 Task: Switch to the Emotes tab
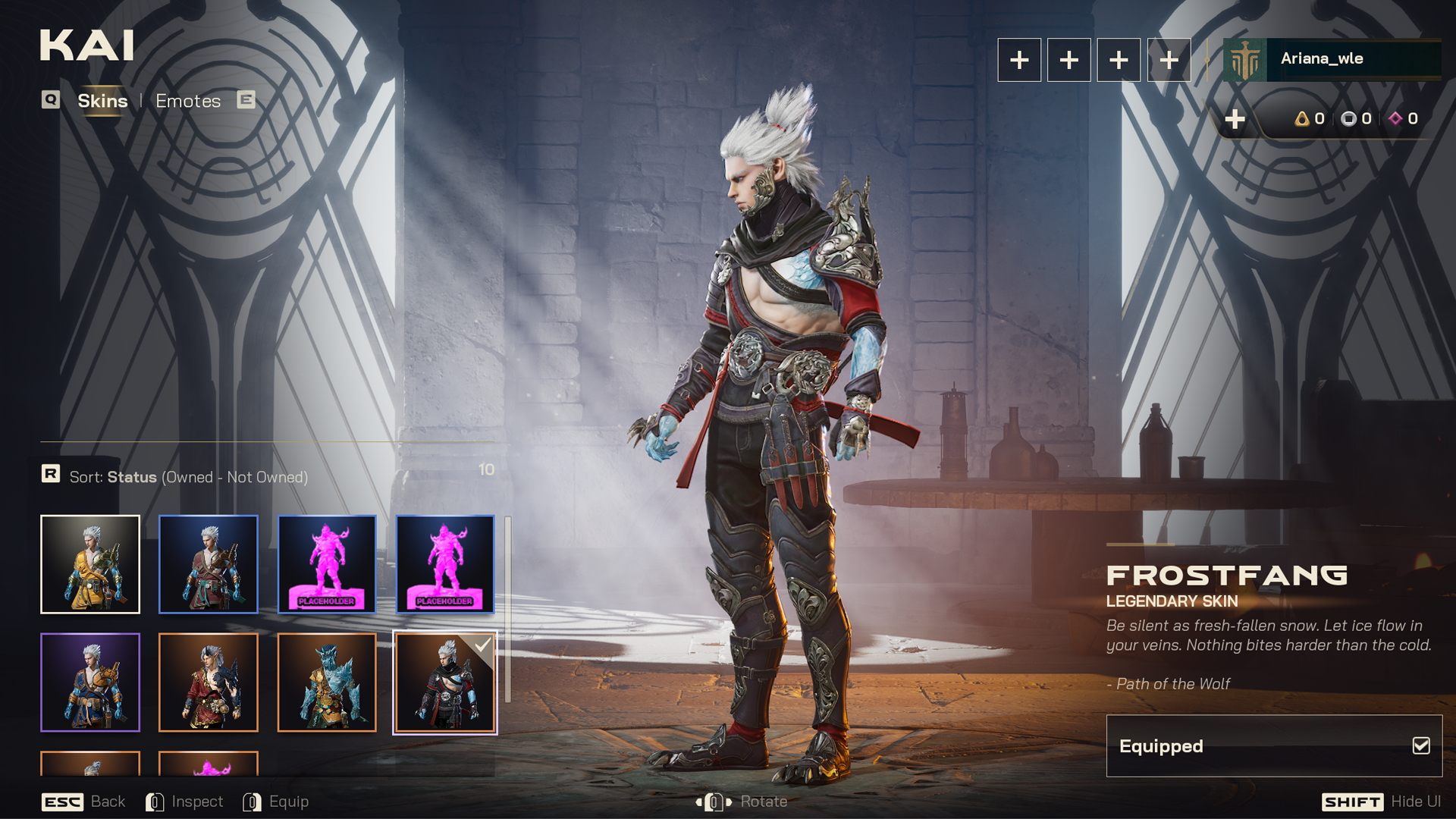point(188,101)
